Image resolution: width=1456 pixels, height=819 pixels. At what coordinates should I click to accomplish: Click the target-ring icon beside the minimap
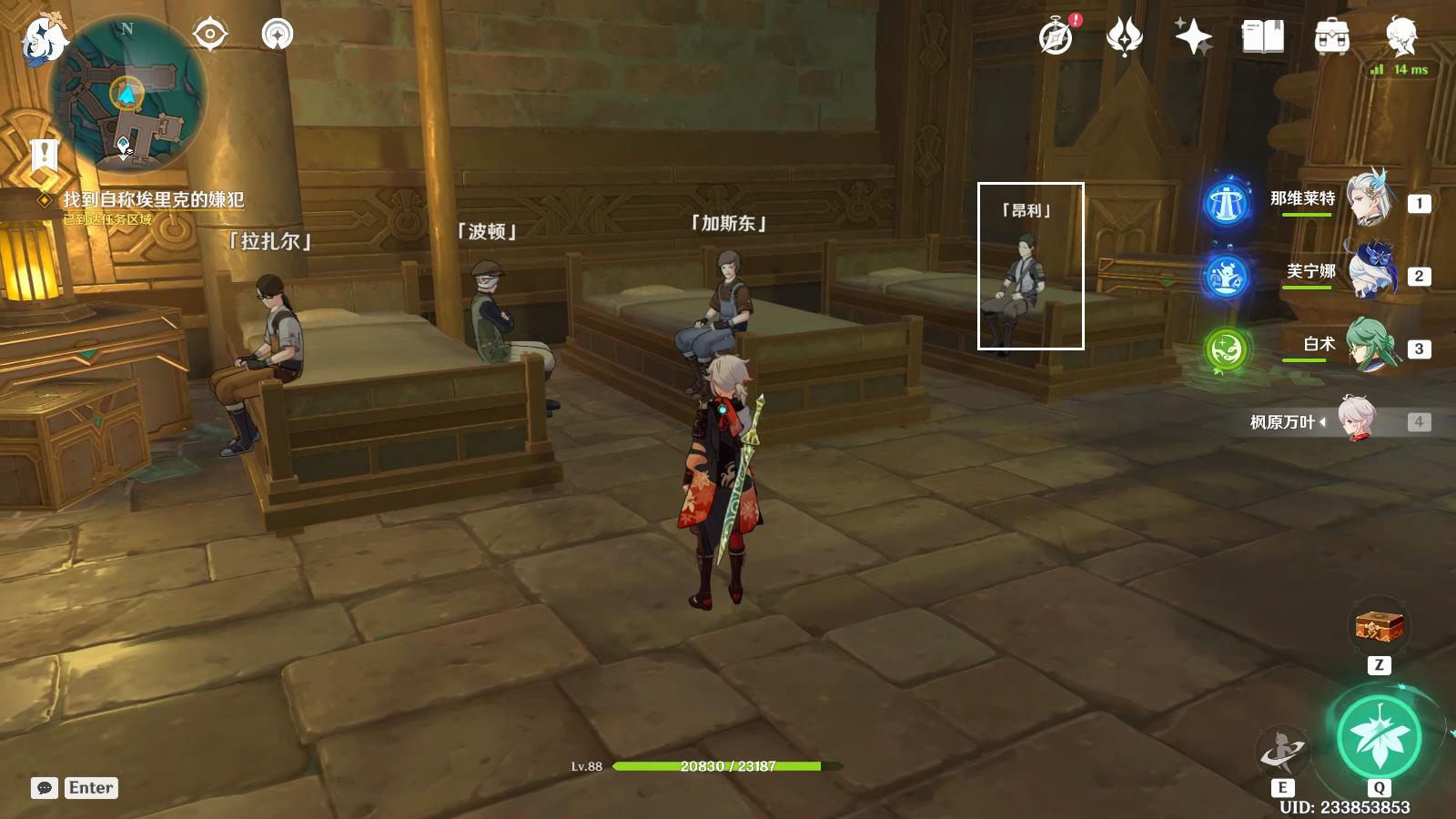[209, 35]
